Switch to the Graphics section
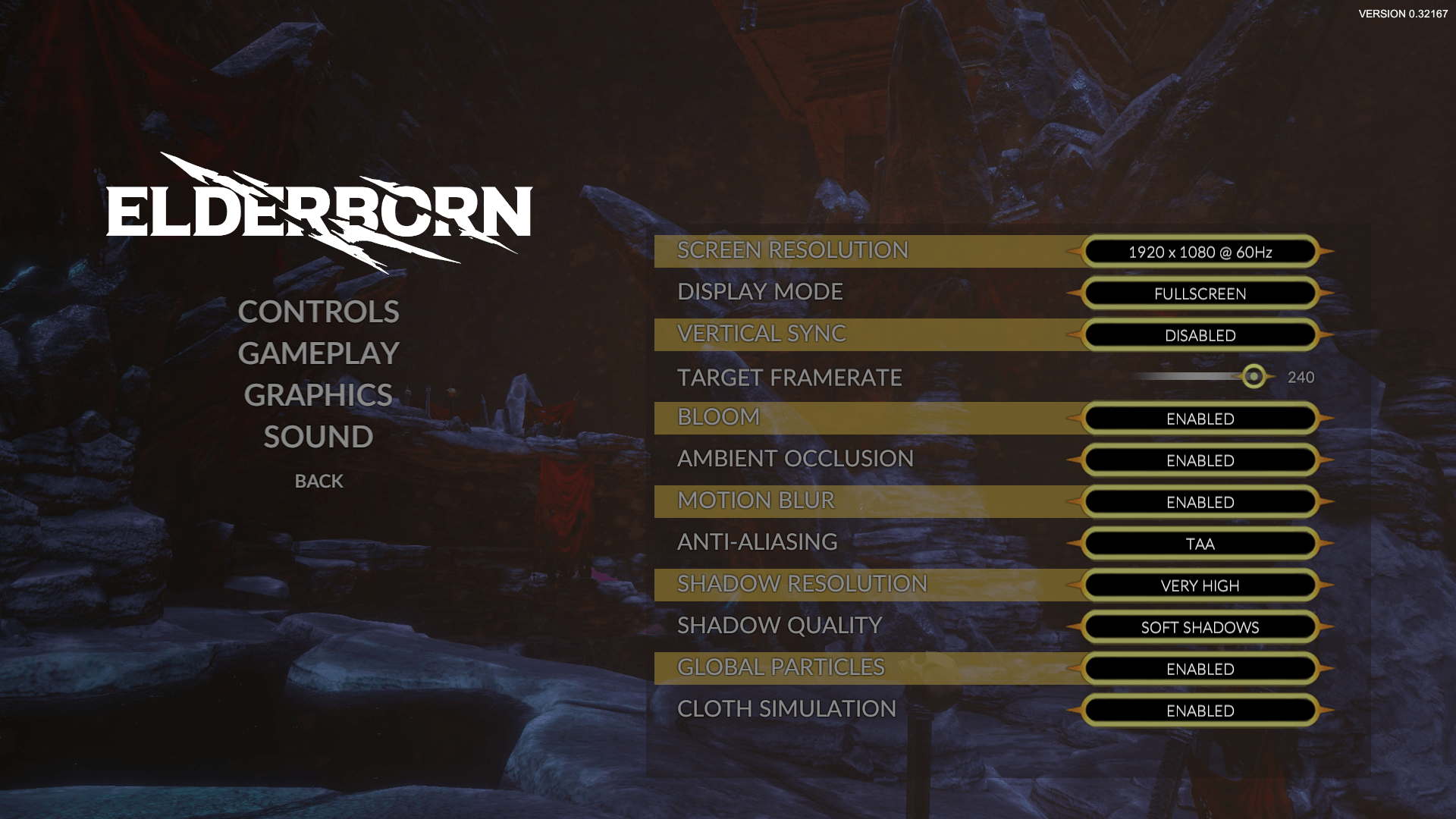Image resolution: width=1456 pixels, height=819 pixels. (318, 395)
